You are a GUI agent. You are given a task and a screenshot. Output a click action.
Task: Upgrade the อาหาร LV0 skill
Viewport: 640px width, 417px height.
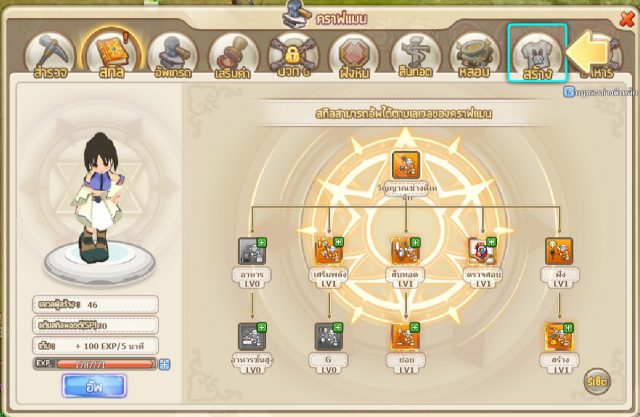(262, 243)
